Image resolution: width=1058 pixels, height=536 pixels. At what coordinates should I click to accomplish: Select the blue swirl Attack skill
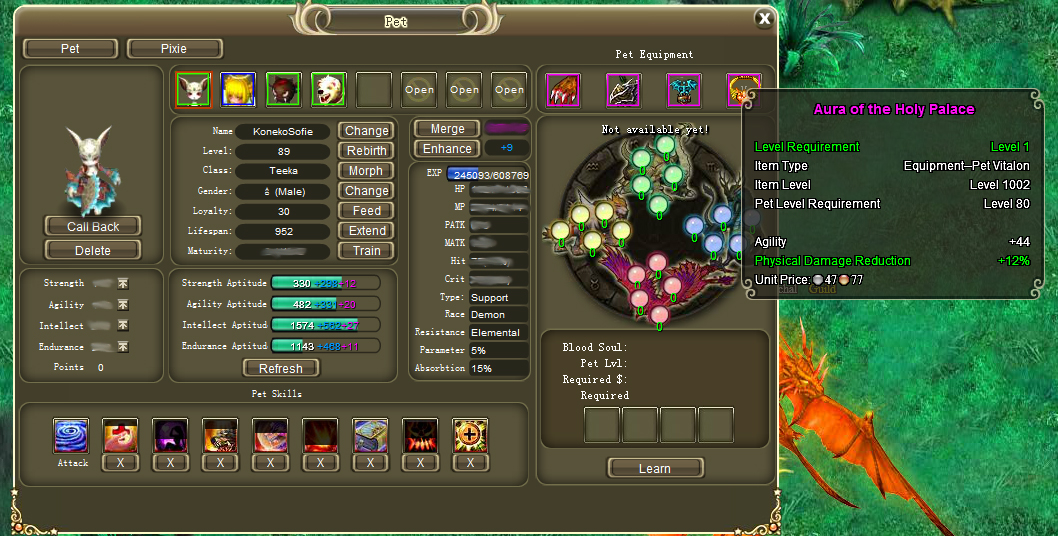(x=71, y=436)
